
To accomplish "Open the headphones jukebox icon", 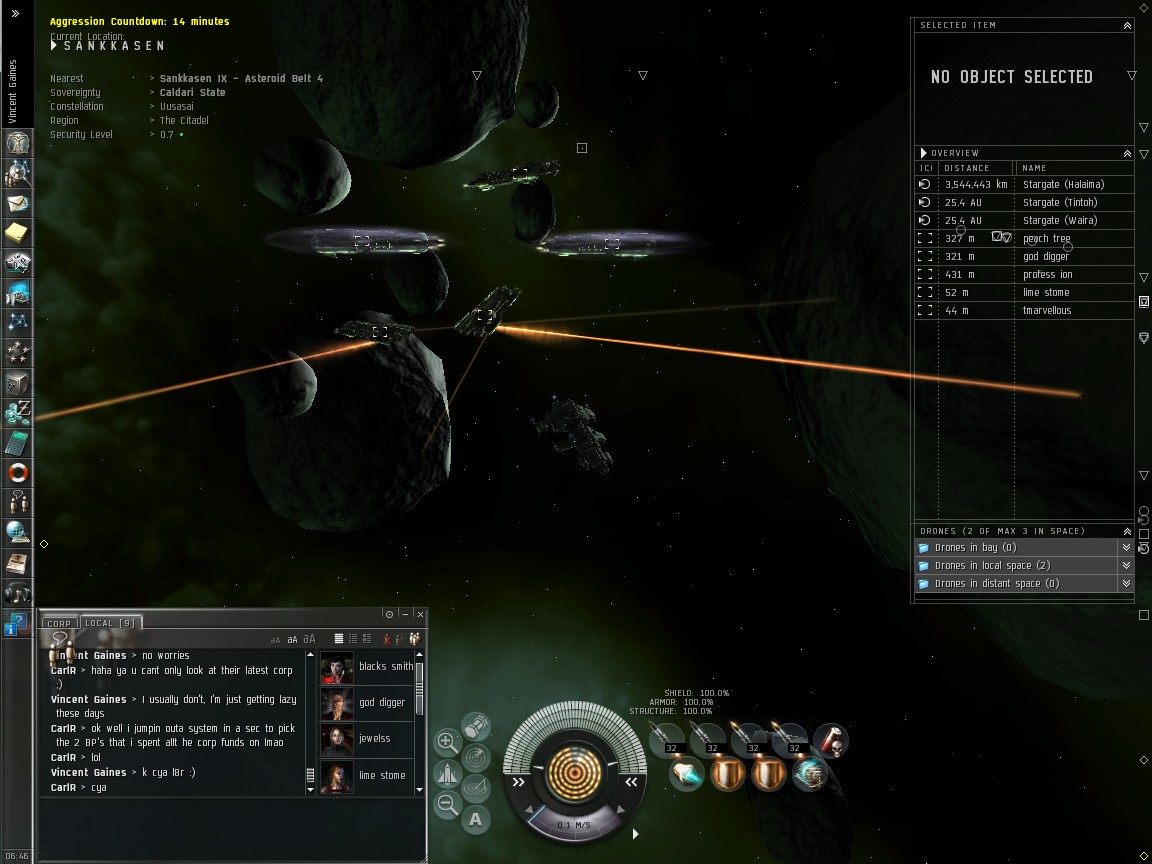I will 18,592.
